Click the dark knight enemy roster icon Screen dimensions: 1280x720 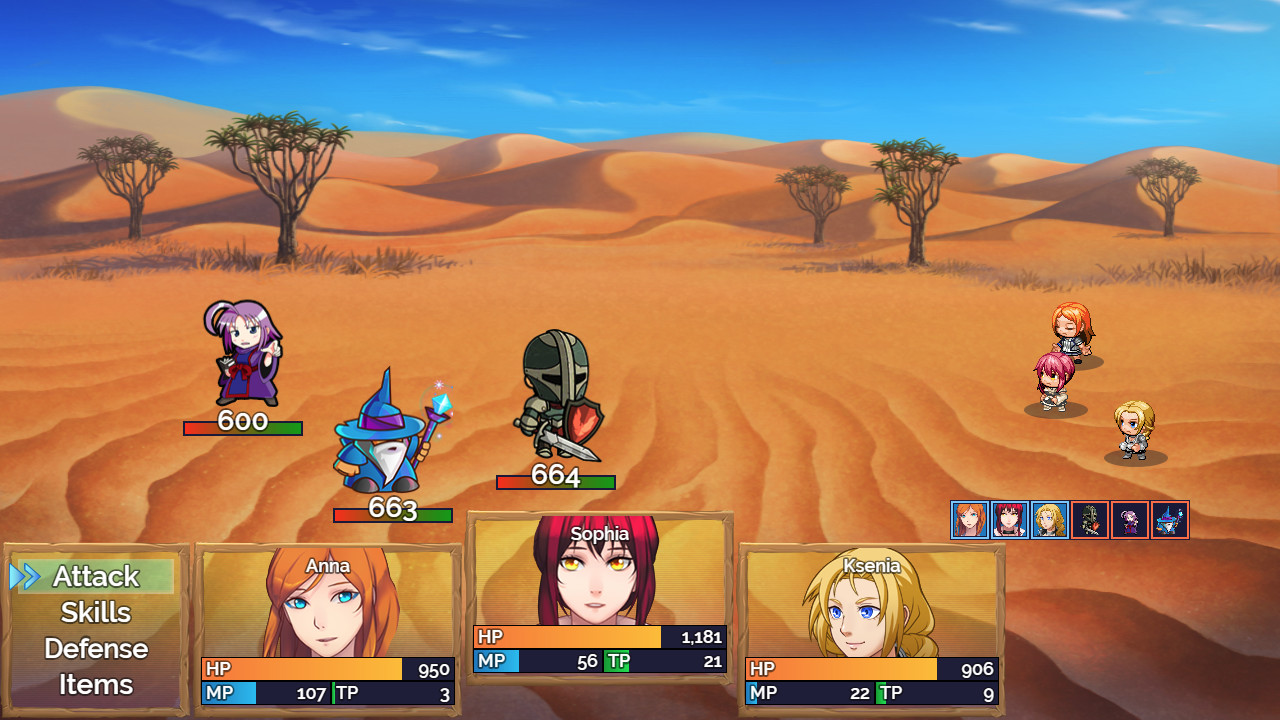(x=1089, y=520)
